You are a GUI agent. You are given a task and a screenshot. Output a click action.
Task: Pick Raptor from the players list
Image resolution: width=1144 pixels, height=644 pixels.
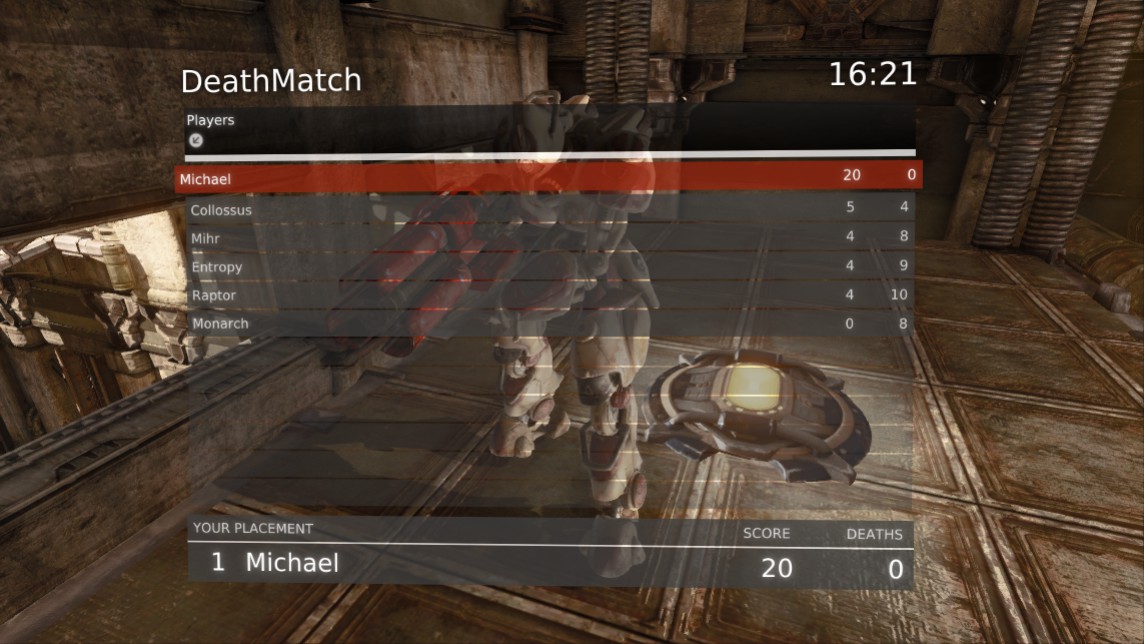(548, 295)
